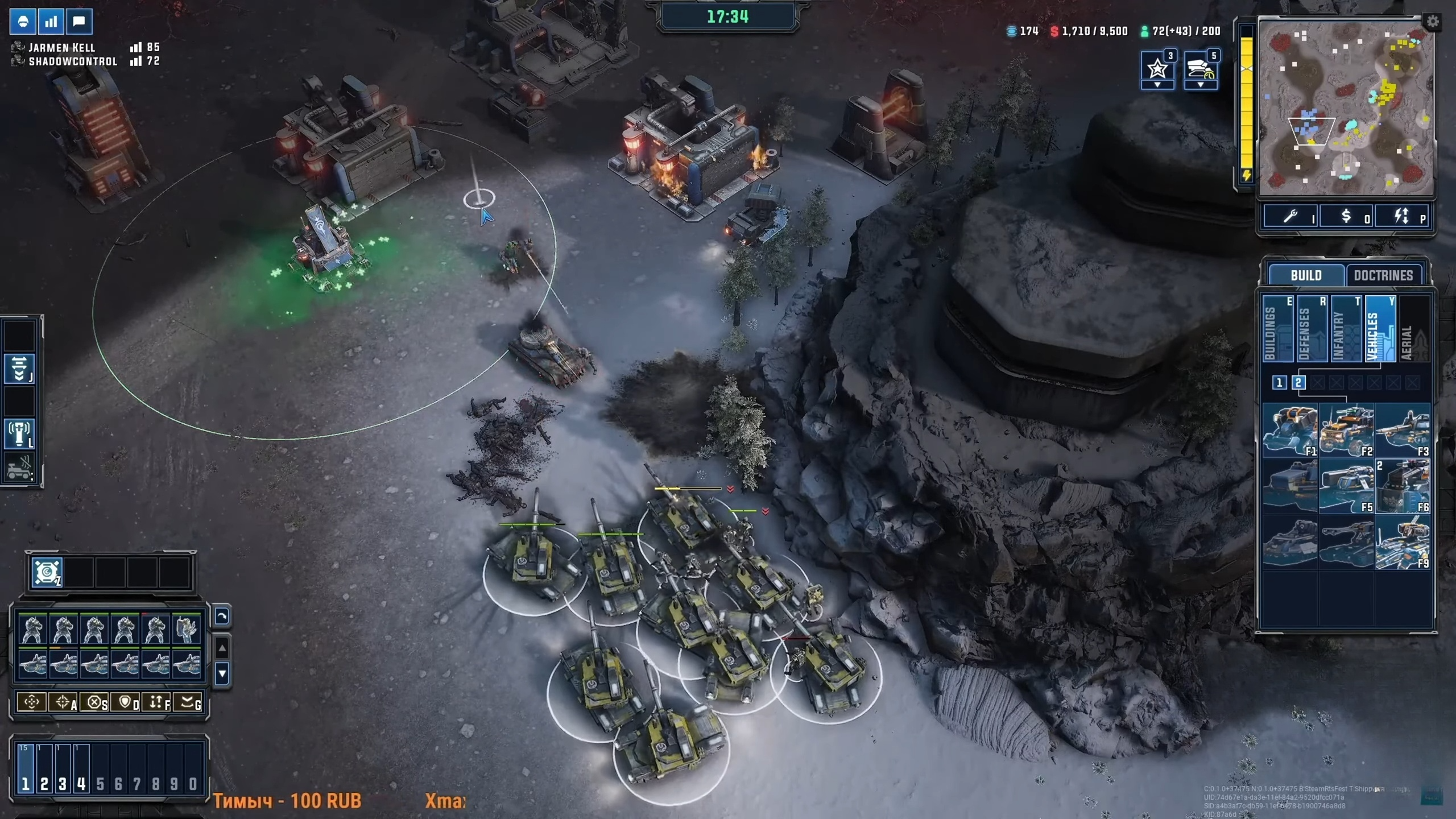Use the Z unit ability icon
This screenshot has height=819, width=1456.
coord(47,572)
